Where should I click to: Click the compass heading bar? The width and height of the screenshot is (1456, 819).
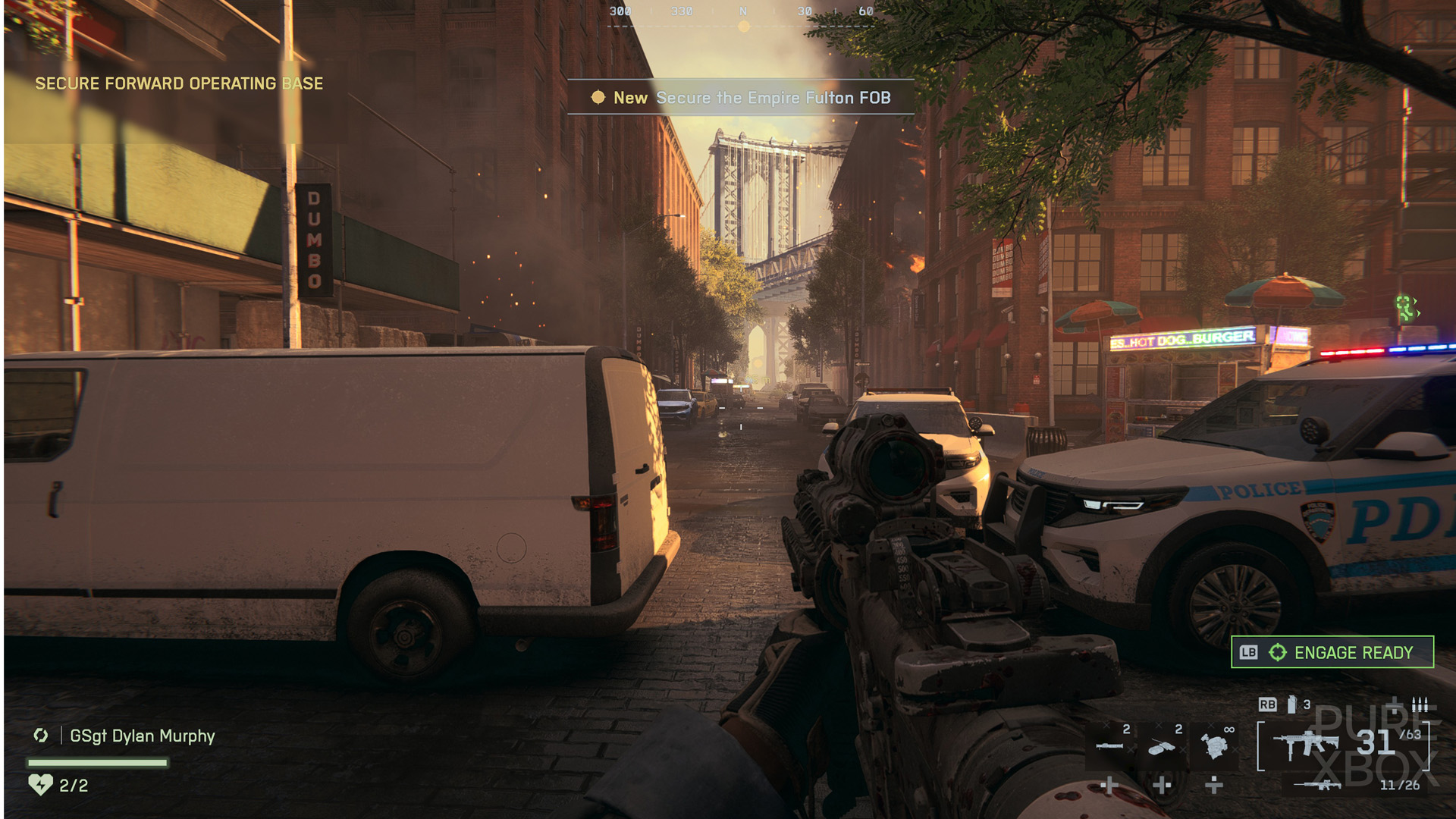742,14
